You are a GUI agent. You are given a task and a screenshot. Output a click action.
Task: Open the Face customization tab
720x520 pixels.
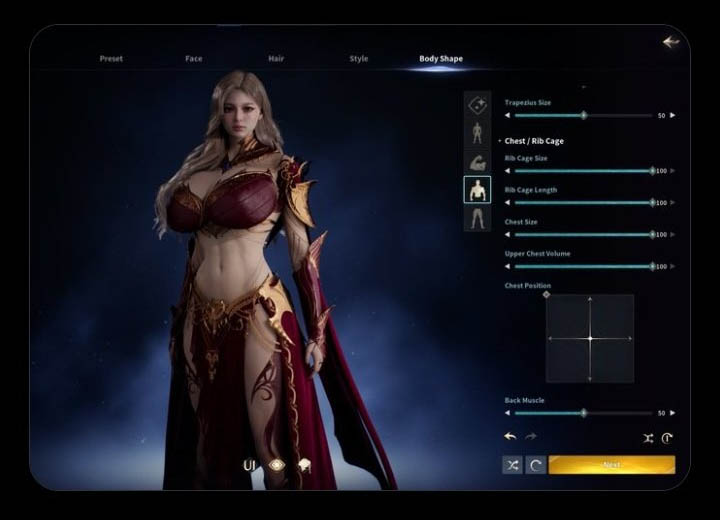(194, 59)
